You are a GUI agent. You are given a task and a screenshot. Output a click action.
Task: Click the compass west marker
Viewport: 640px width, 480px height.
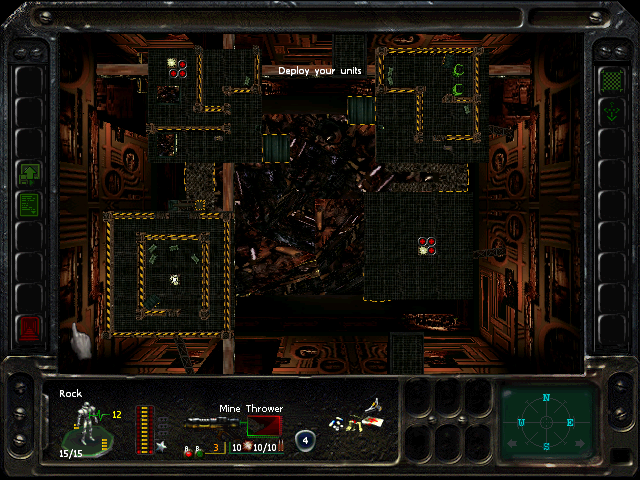521,422
